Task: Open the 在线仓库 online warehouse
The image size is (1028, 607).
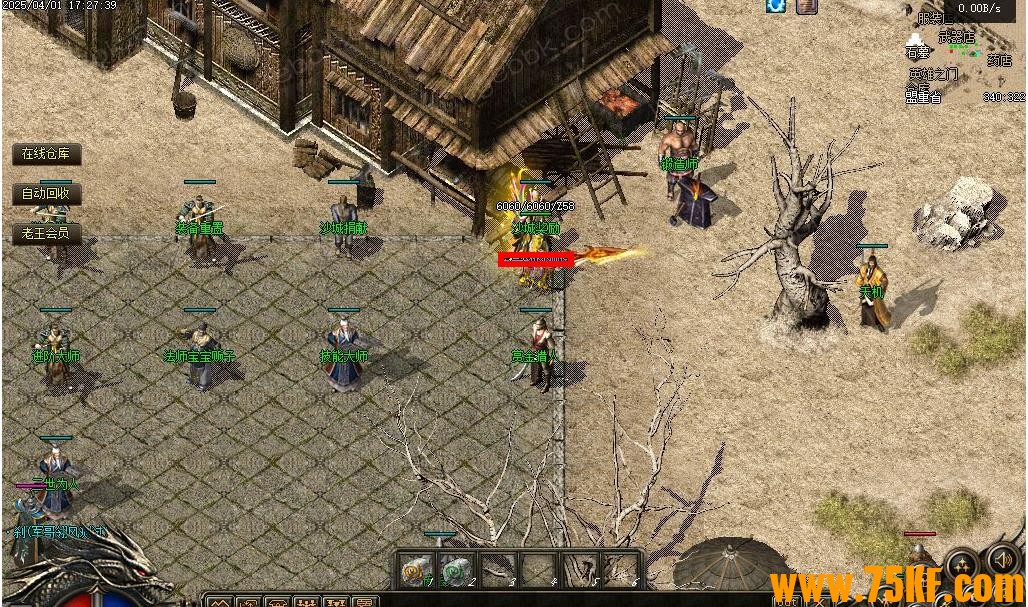Action: point(46,154)
